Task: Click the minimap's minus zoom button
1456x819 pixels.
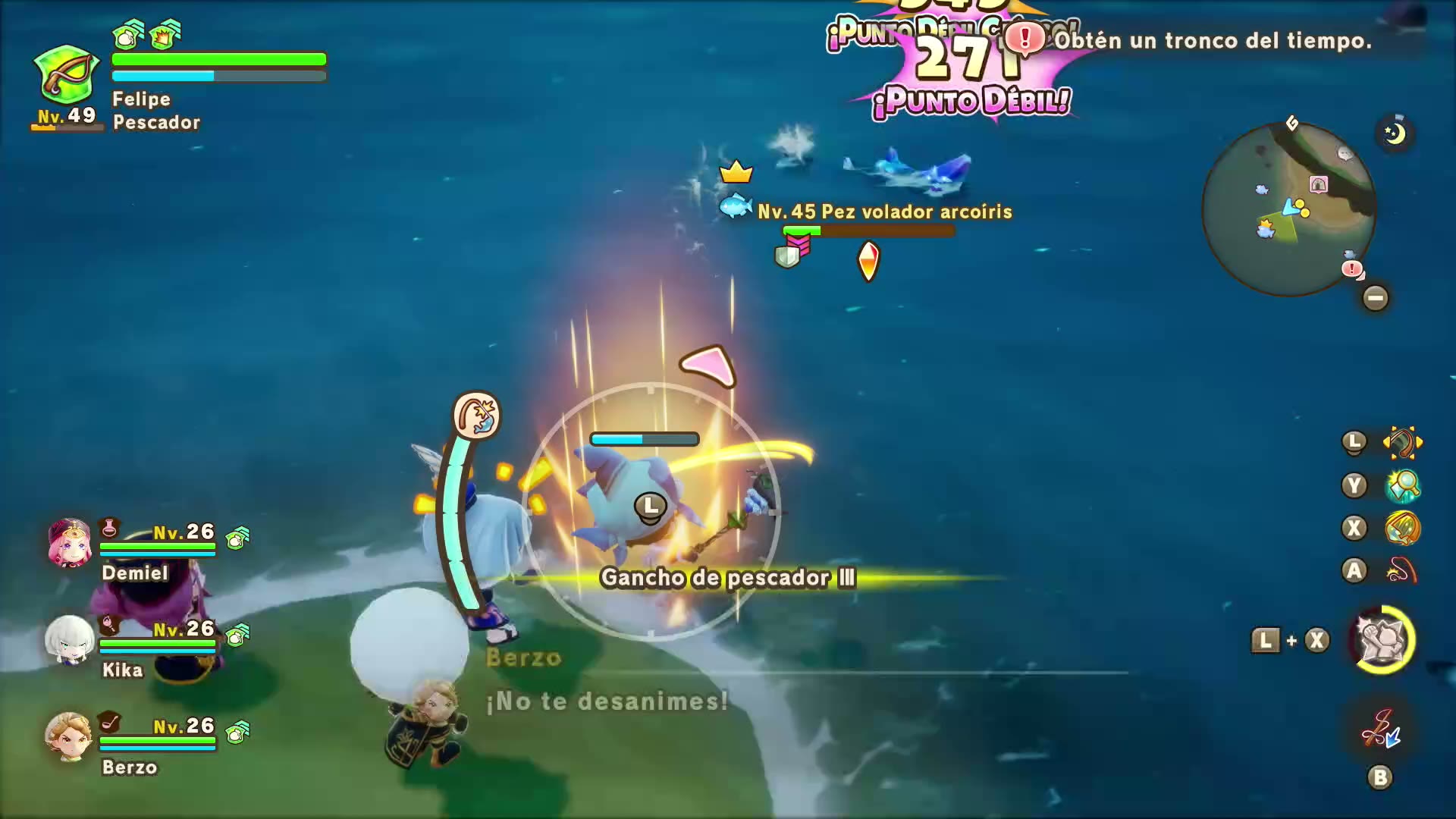Action: pyautogui.click(x=1376, y=298)
